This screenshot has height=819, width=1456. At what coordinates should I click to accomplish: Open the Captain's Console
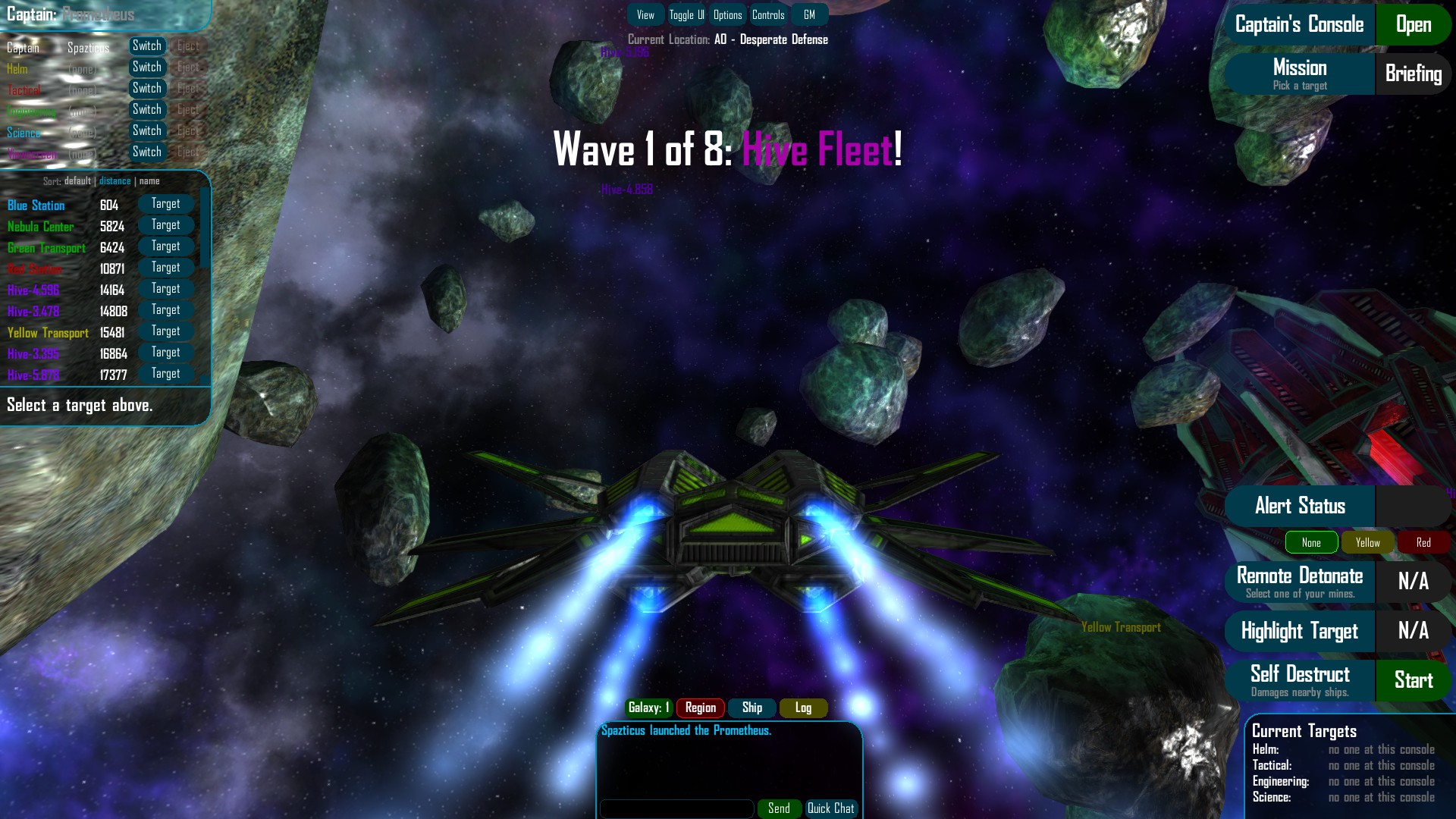1412,24
